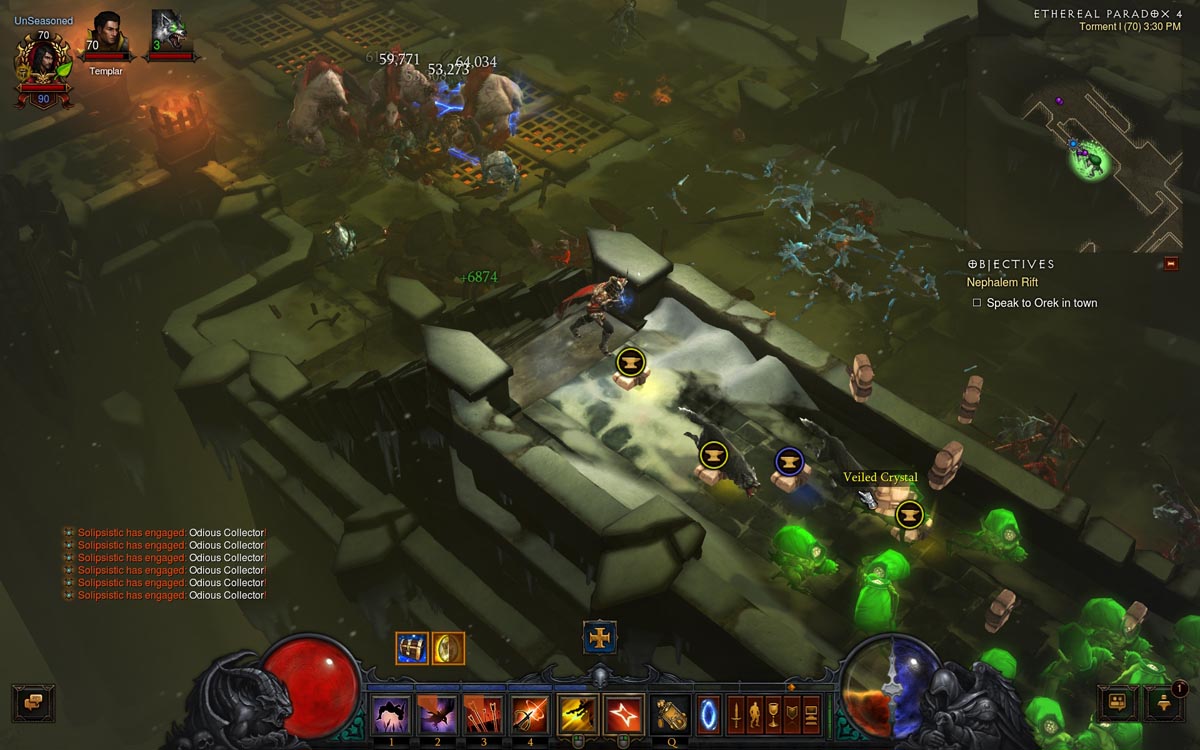Activate the flaming crossbow skill in slot 4
Image resolution: width=1200 pixels, height=750 pixels.
[527, 713]
